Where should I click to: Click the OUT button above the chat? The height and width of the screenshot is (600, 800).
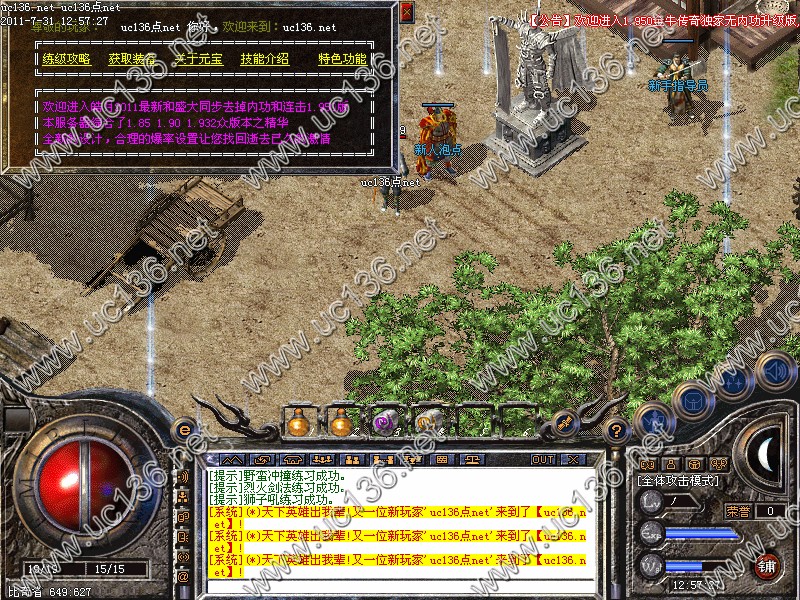click(542, 459)
